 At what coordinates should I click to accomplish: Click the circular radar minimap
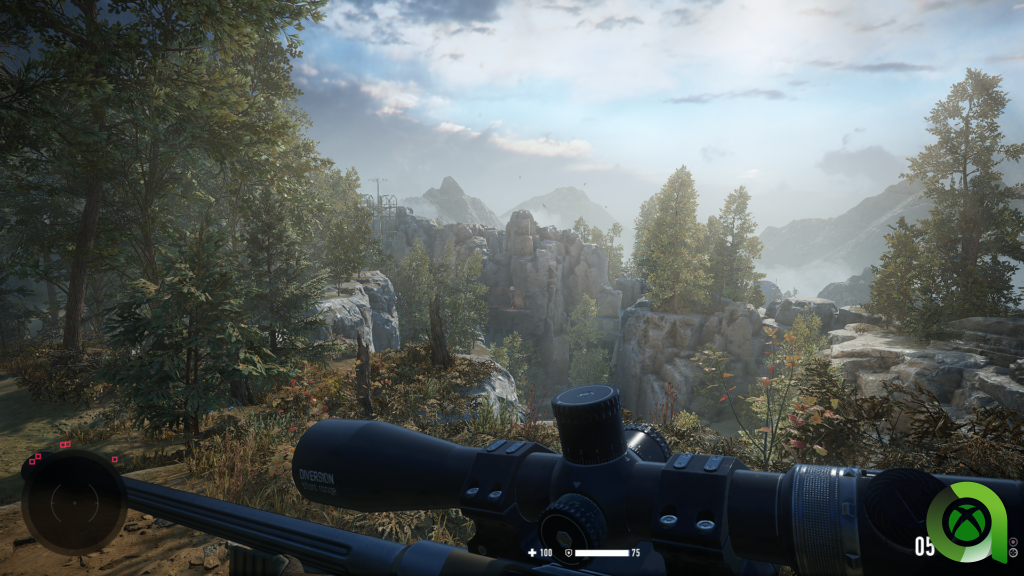point(74,503)
